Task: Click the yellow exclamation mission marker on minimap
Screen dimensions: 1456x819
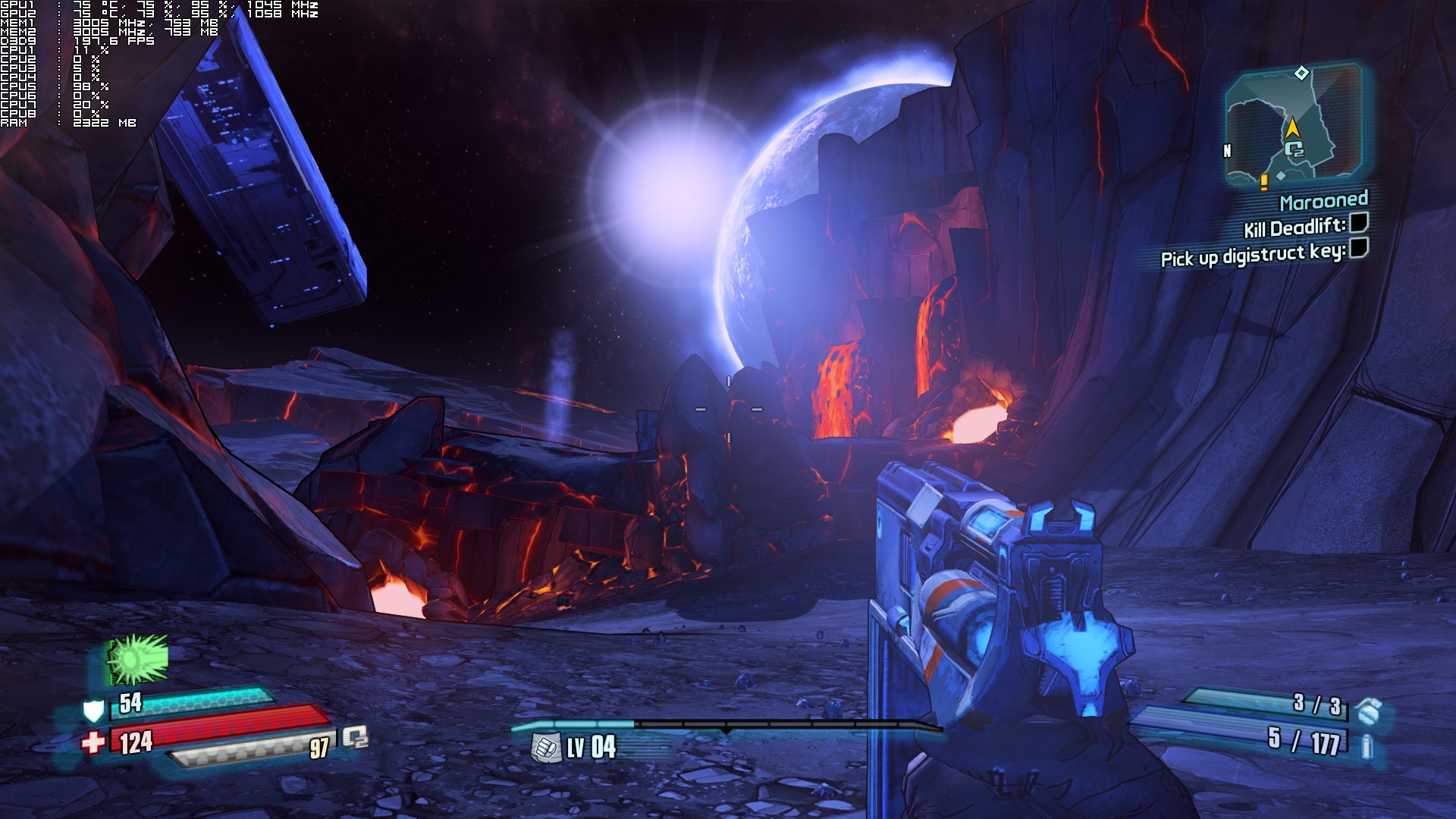Action: pos(1264,182)
